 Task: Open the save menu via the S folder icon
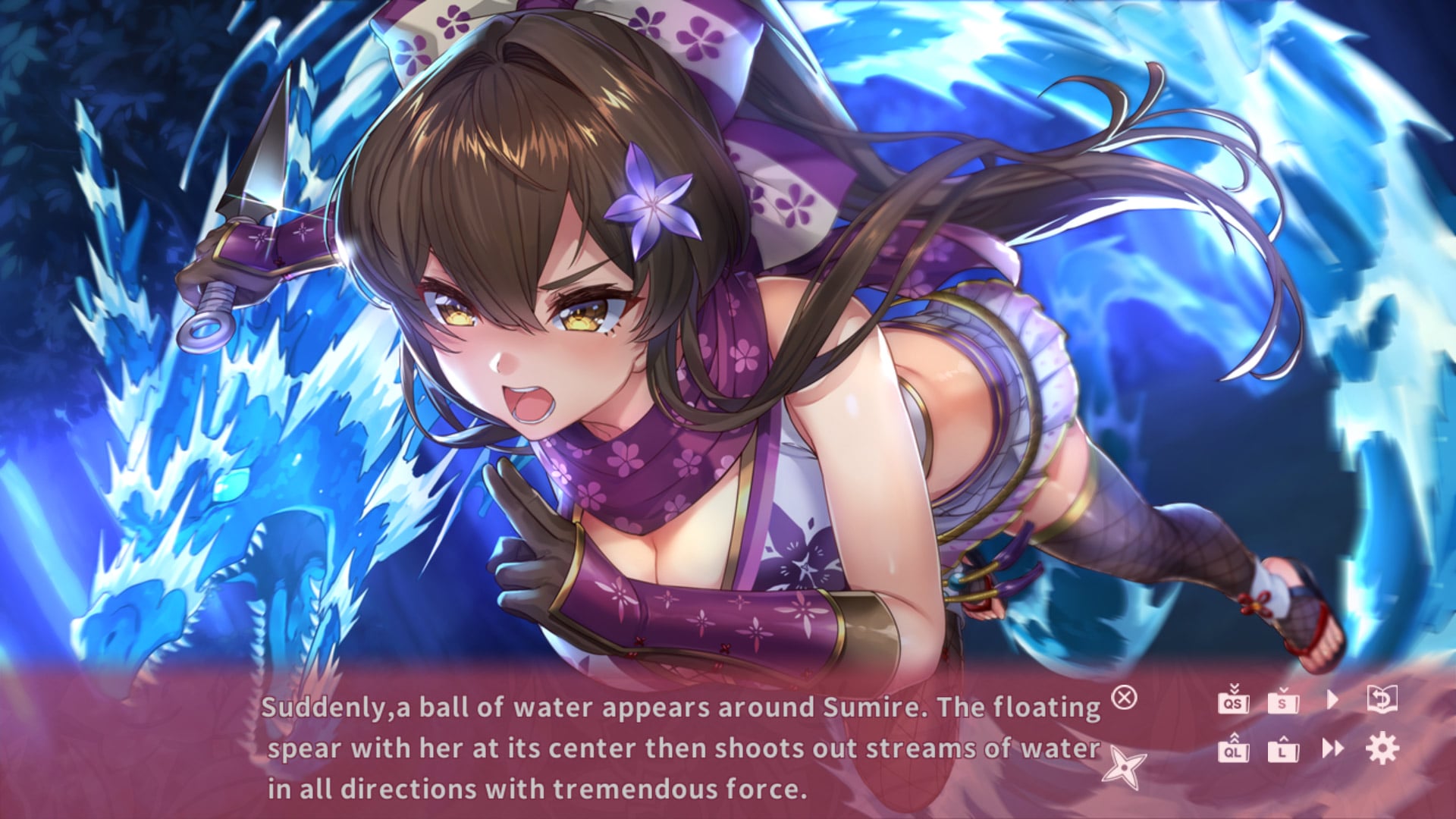[x=1283, y=701]
